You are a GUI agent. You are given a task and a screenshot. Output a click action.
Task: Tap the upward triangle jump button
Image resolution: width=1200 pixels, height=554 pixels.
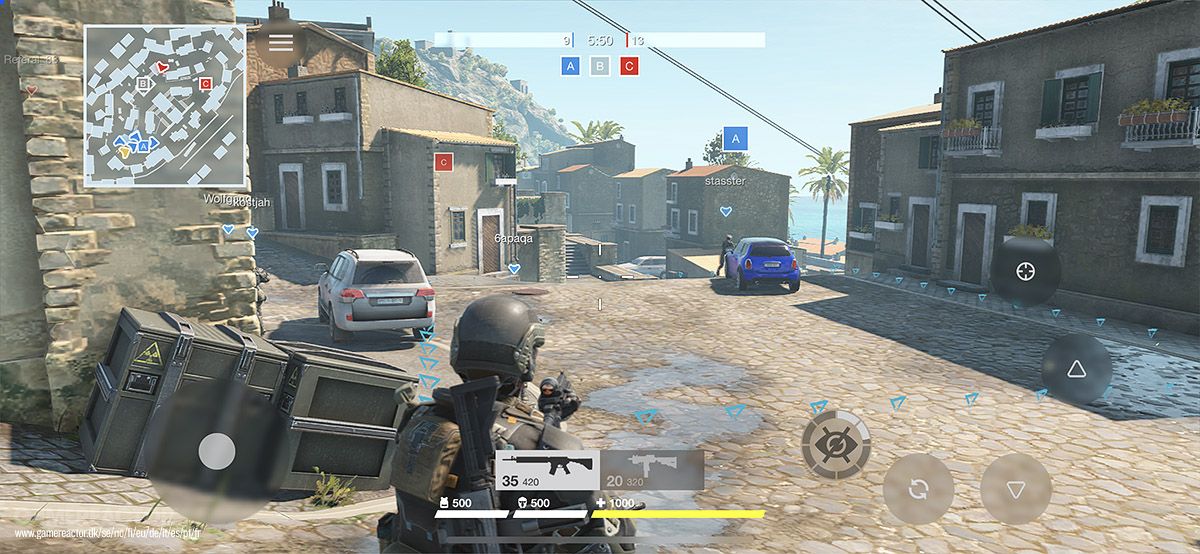click(1076, 369)
